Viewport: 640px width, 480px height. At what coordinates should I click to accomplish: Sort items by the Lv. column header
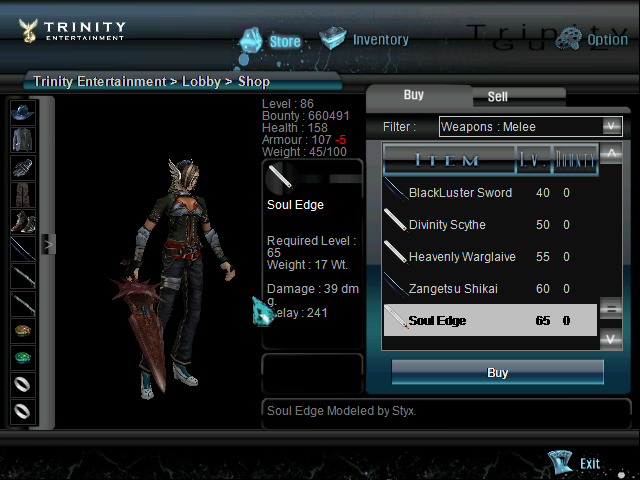coord(531,160)
